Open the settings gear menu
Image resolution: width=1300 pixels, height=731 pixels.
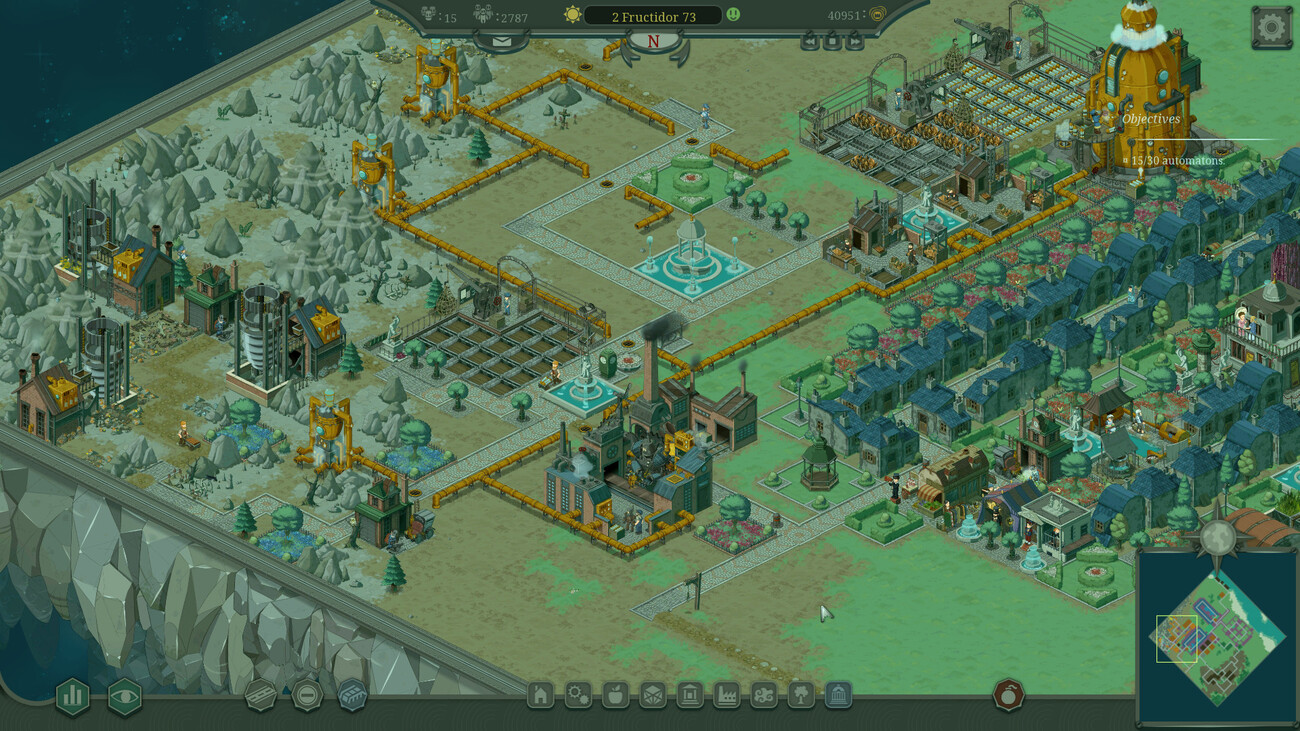(x=1271, y=27)
